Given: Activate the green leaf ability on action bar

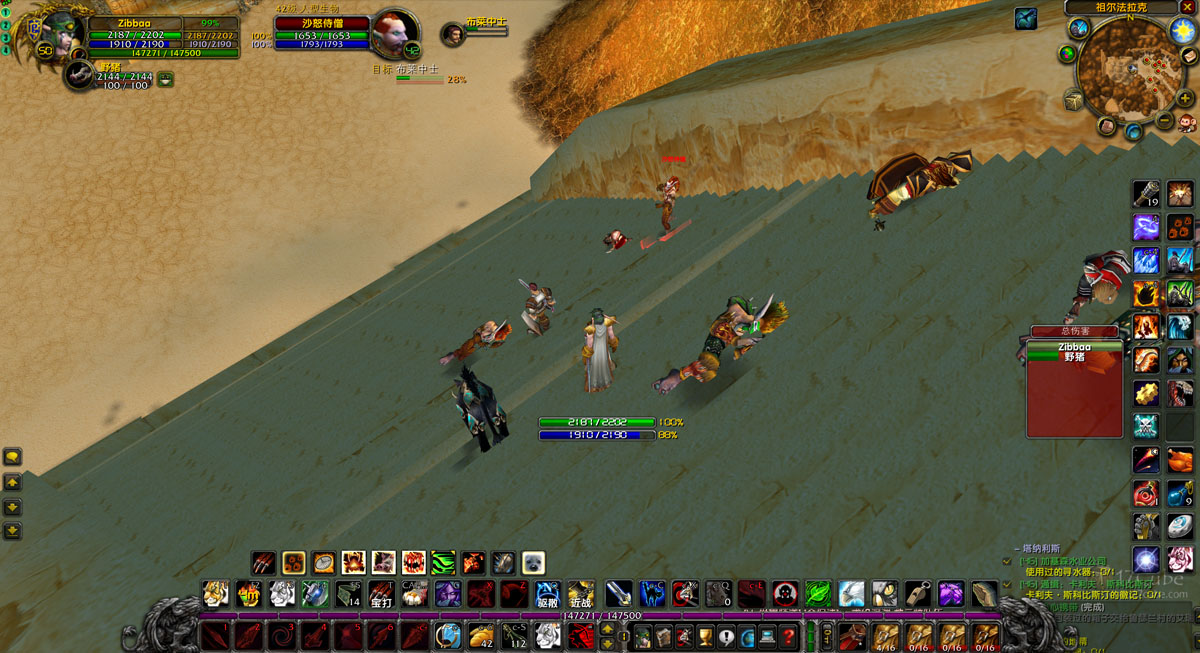Looking at the screenshot, I should pos(818,594).
